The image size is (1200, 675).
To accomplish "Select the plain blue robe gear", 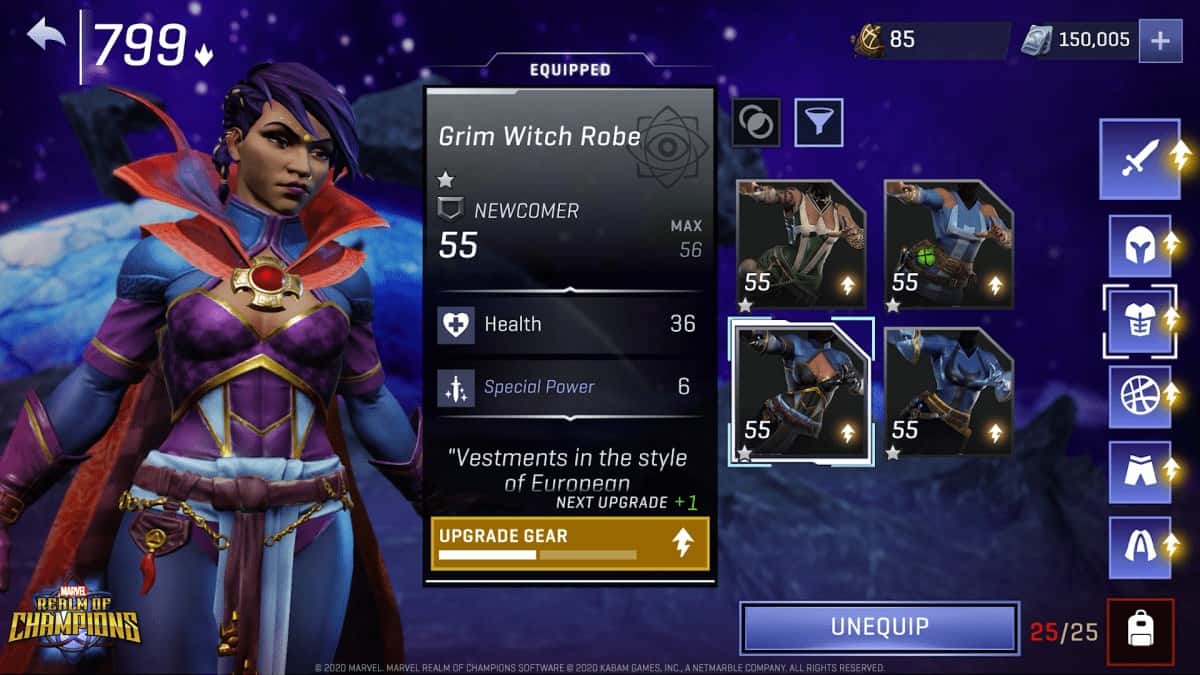I will 948,391.
